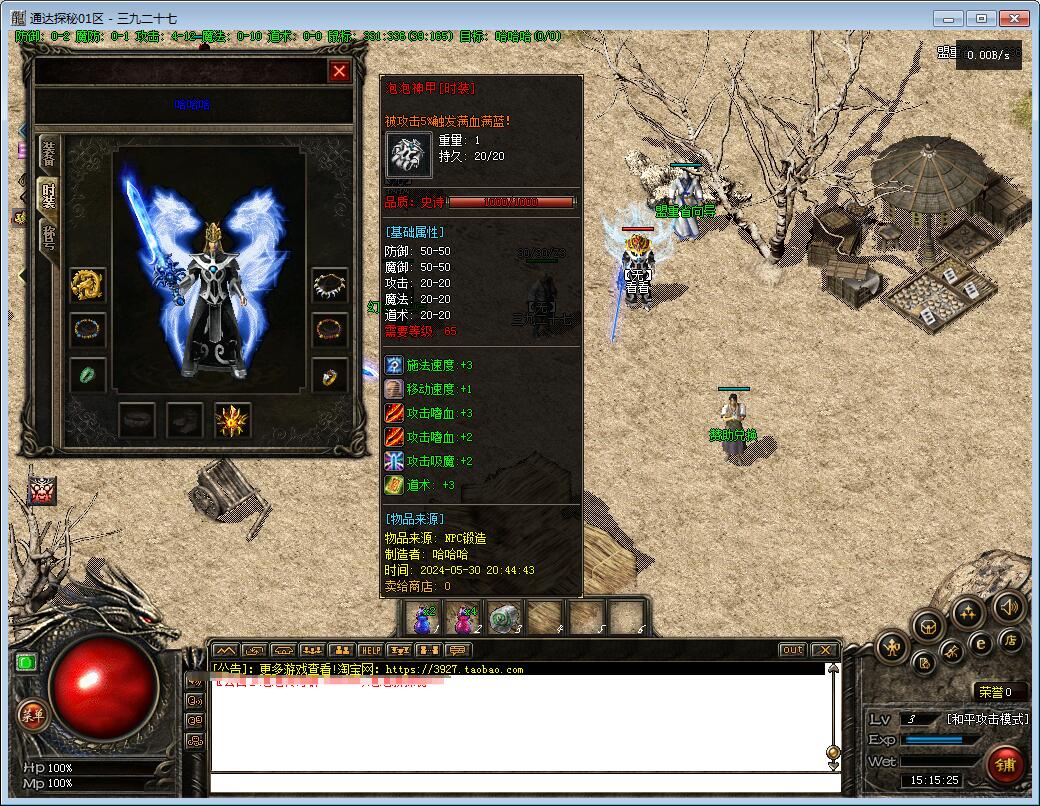Select the green jade ring slot

point(88,375)
